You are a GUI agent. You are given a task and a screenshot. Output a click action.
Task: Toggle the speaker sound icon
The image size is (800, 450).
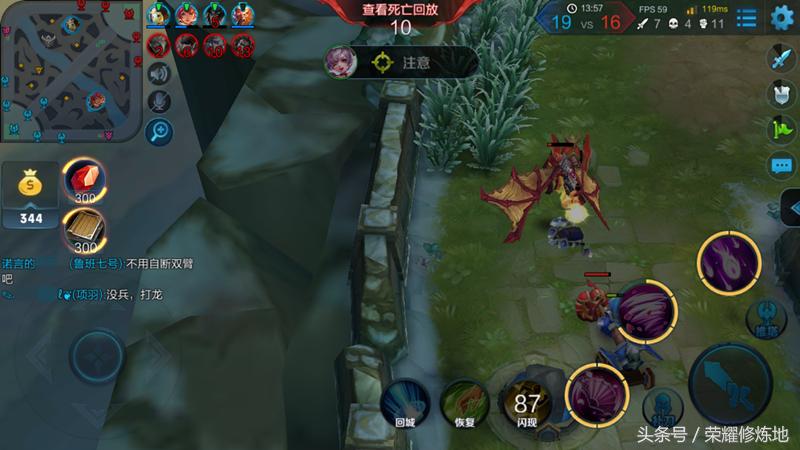[x=158, y=73]
